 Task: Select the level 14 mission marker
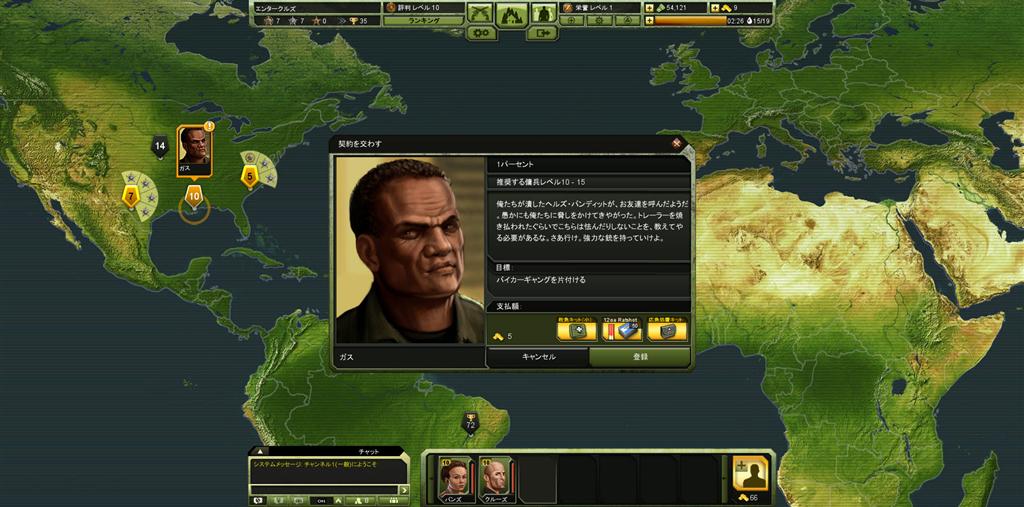[x=159, y=147]
